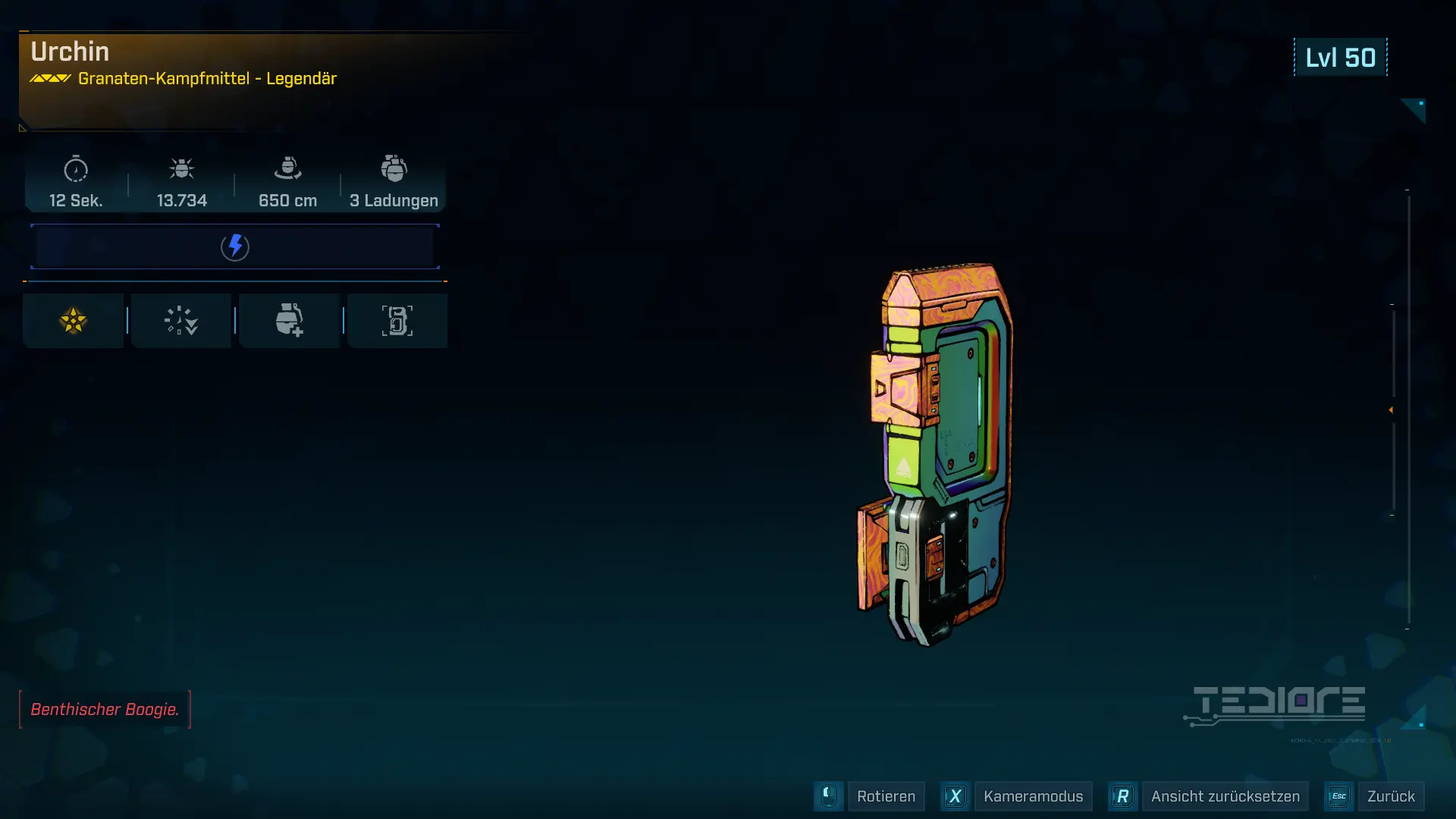This screenshot has width=1456, height=819.
Task: Click the shock element lightning icon
Action: [235, 246]
